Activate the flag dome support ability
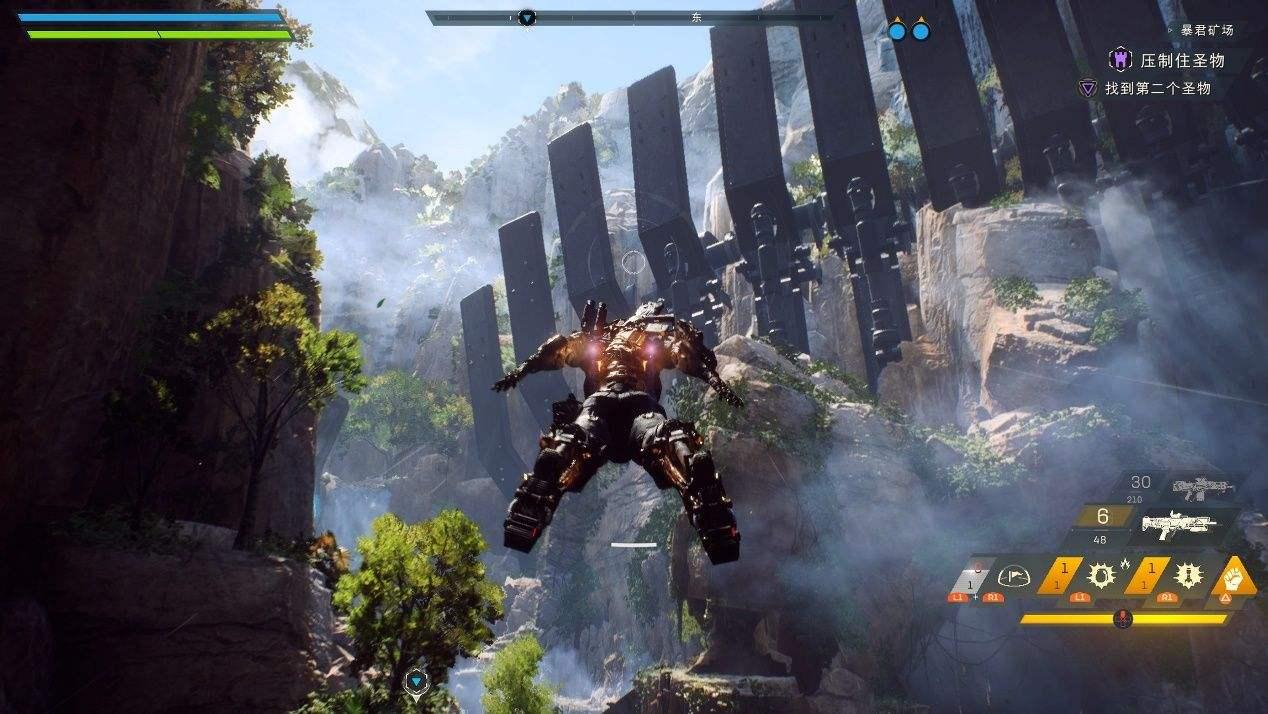This screenshot has height=714, width=1268. [1013, 576]
